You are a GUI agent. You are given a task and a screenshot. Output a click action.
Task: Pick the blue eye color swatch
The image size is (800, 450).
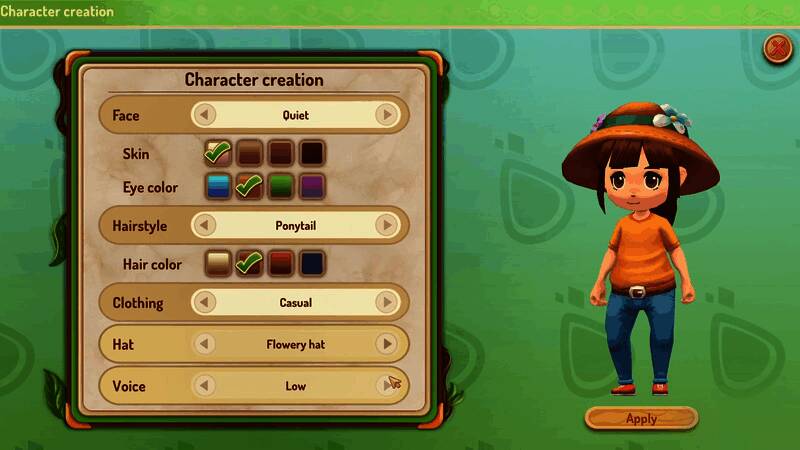tap(218, 186)
